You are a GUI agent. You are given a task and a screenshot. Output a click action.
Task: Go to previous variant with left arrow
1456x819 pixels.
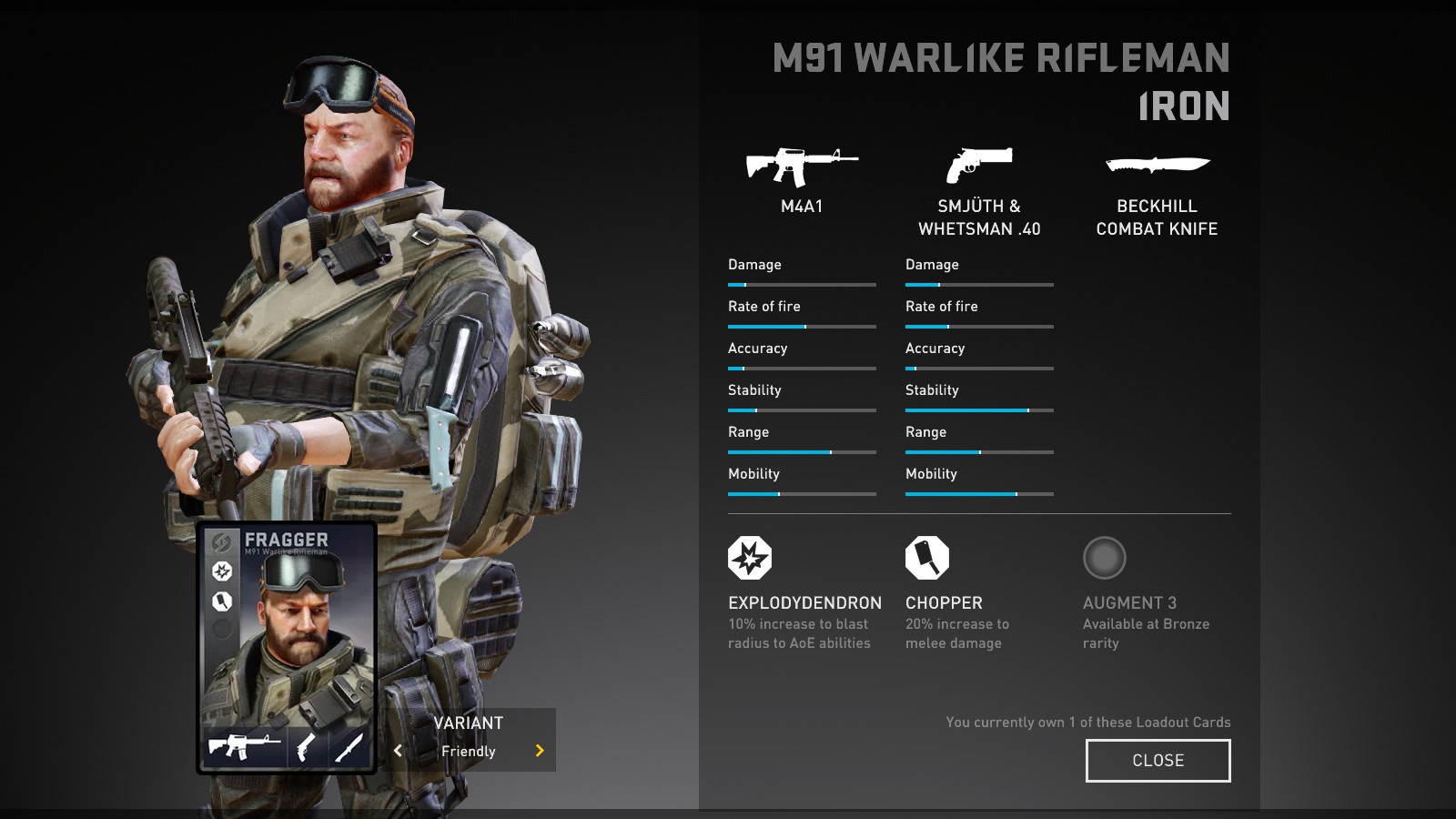click(x=398, y=751)
